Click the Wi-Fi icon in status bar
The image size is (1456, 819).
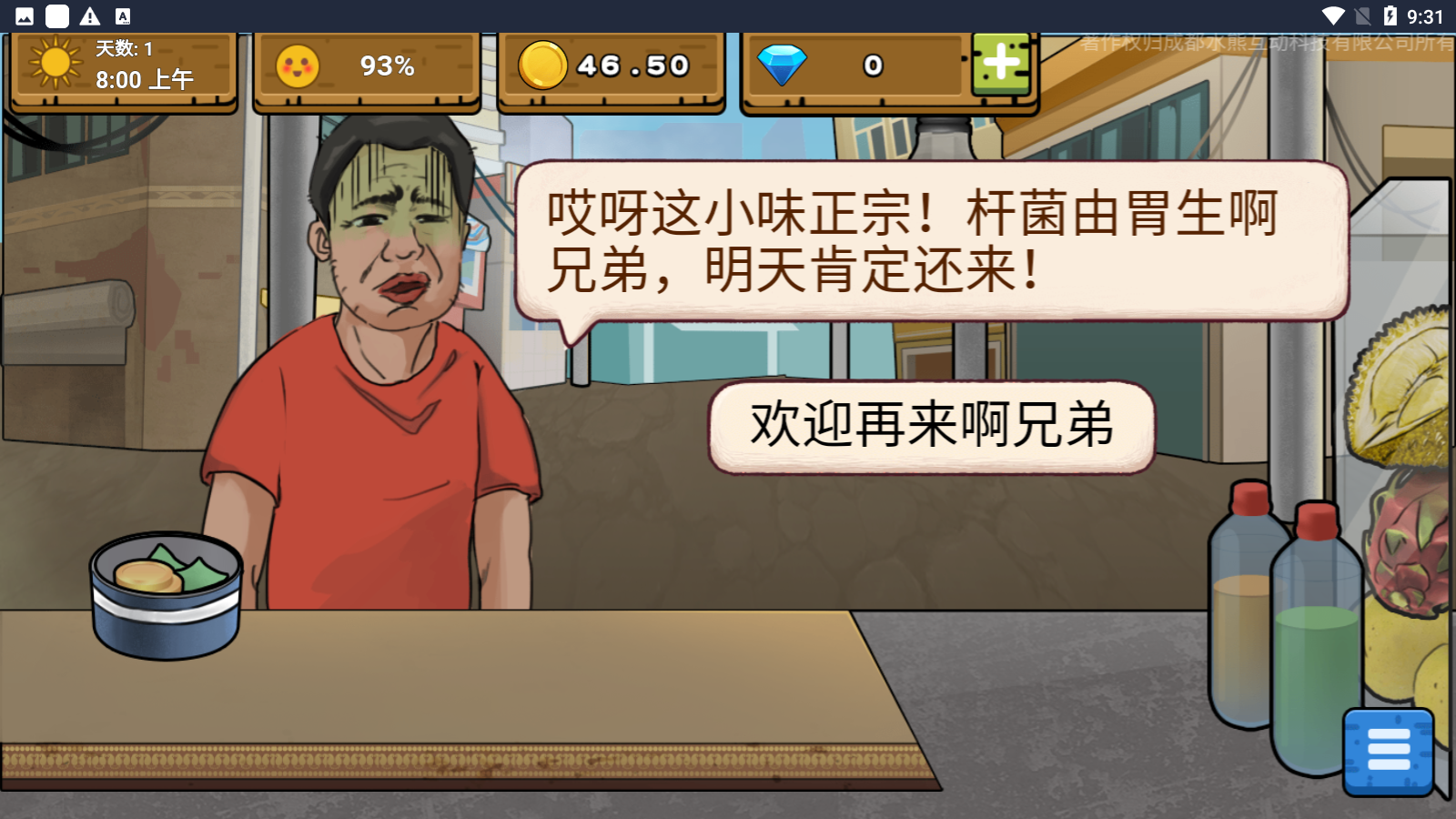1334,15
